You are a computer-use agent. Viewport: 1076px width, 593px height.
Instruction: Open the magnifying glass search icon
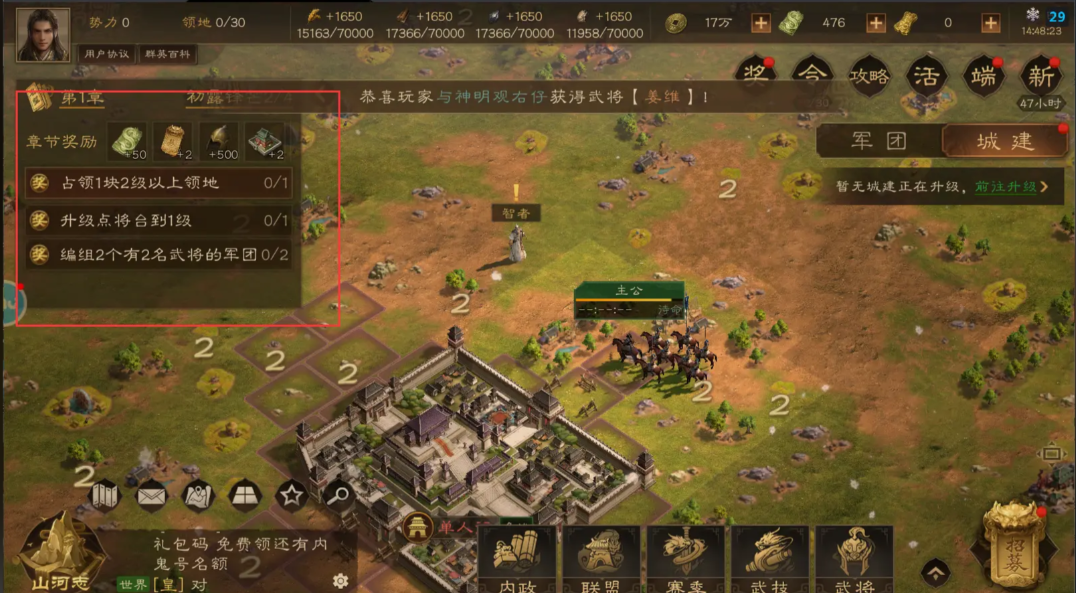[339, 494]
